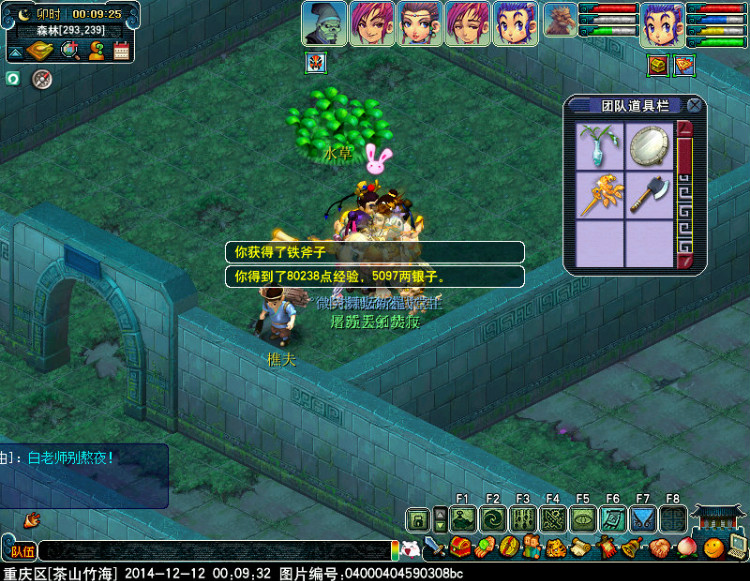Click the blue-haired player character portrait
This screenshot has width=750, height=581.
click(662, 24)
